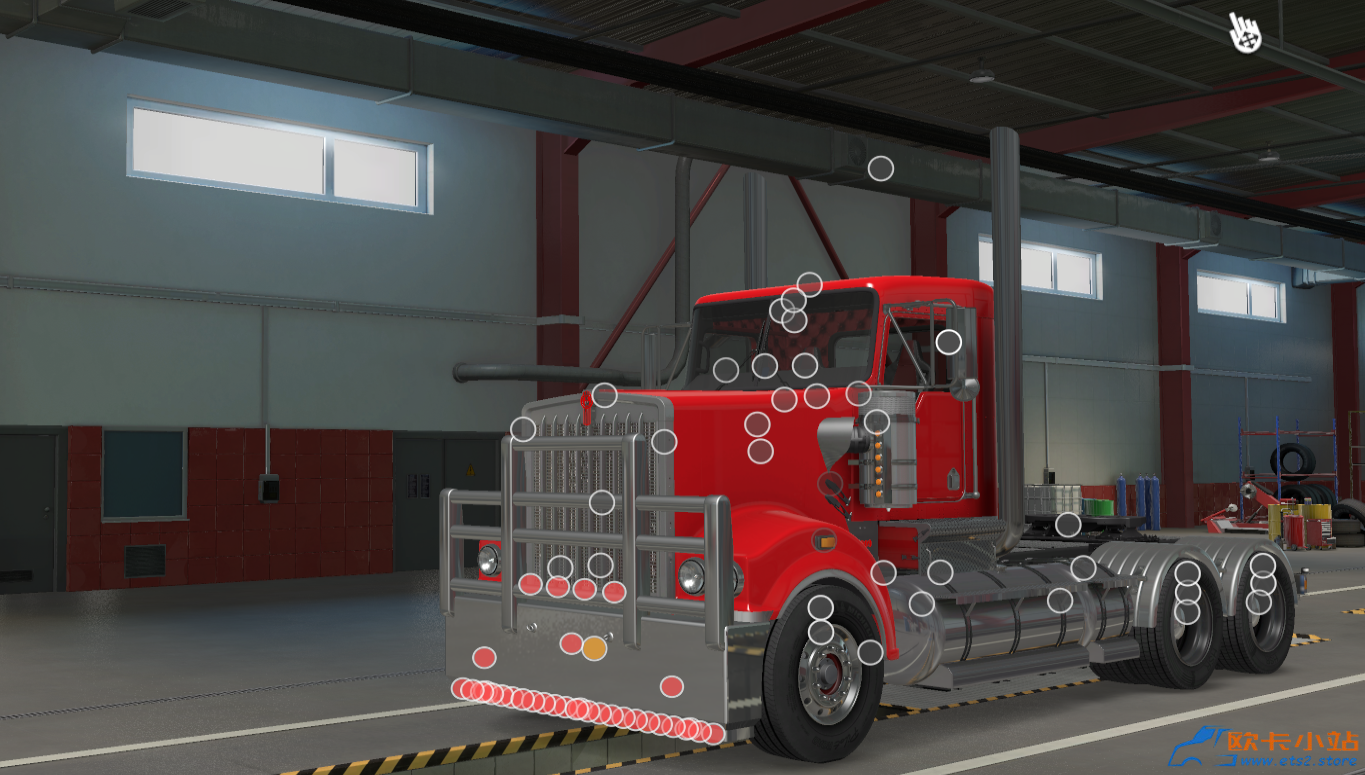Click the leftmost red light under the bumper
1365x775 pixels.
pos(462,690)
